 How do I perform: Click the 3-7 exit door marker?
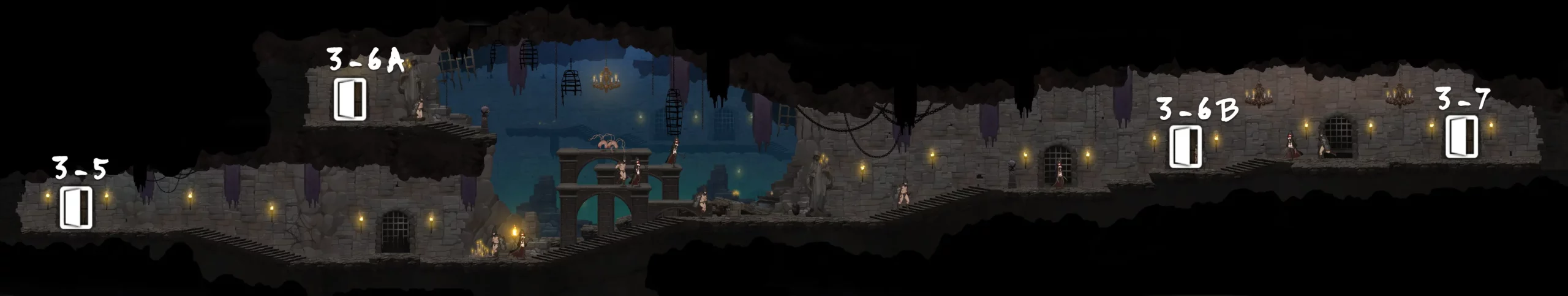[x=1461, y=137]
